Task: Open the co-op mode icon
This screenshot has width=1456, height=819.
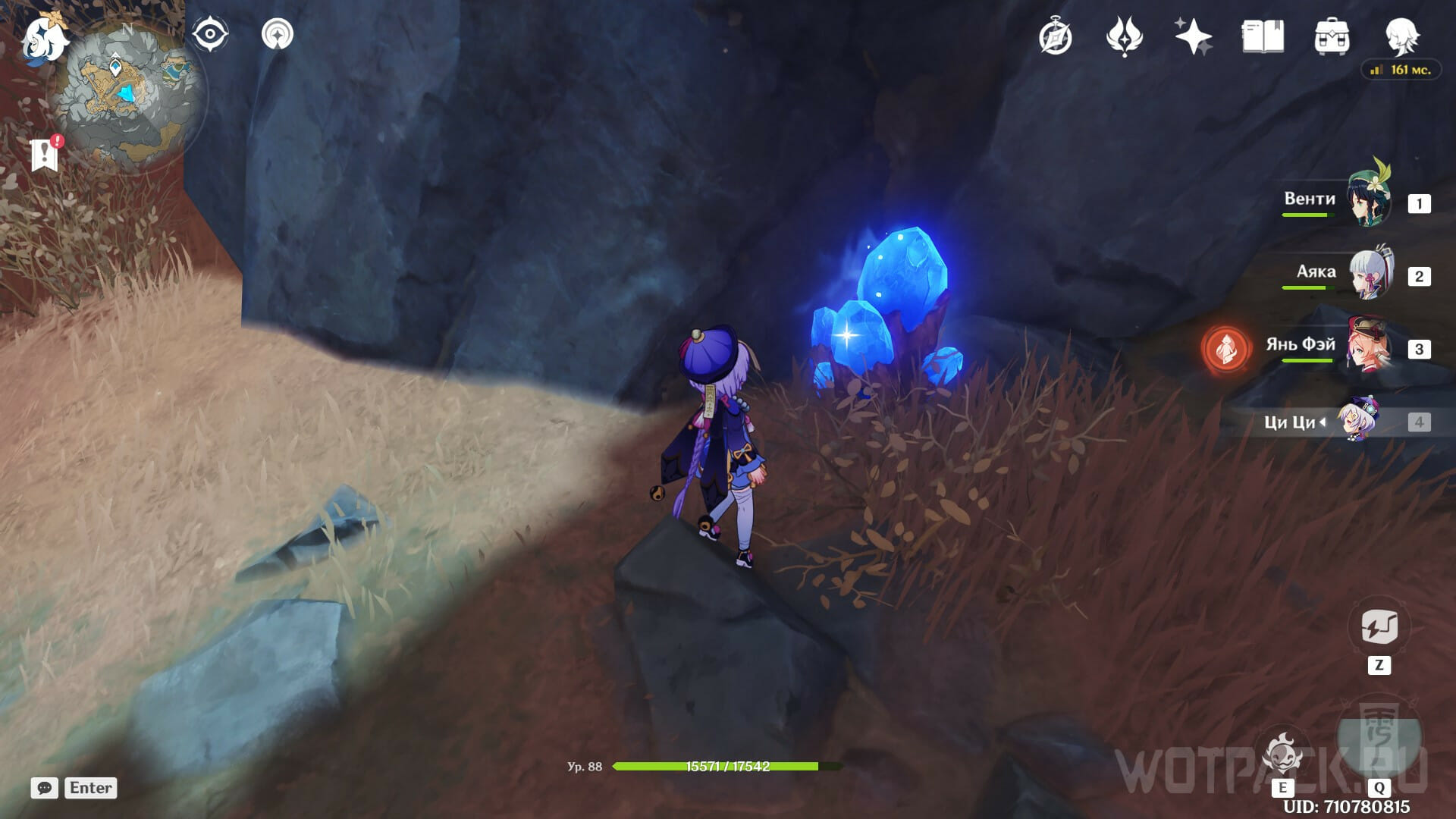Action: tap(278, 35)
